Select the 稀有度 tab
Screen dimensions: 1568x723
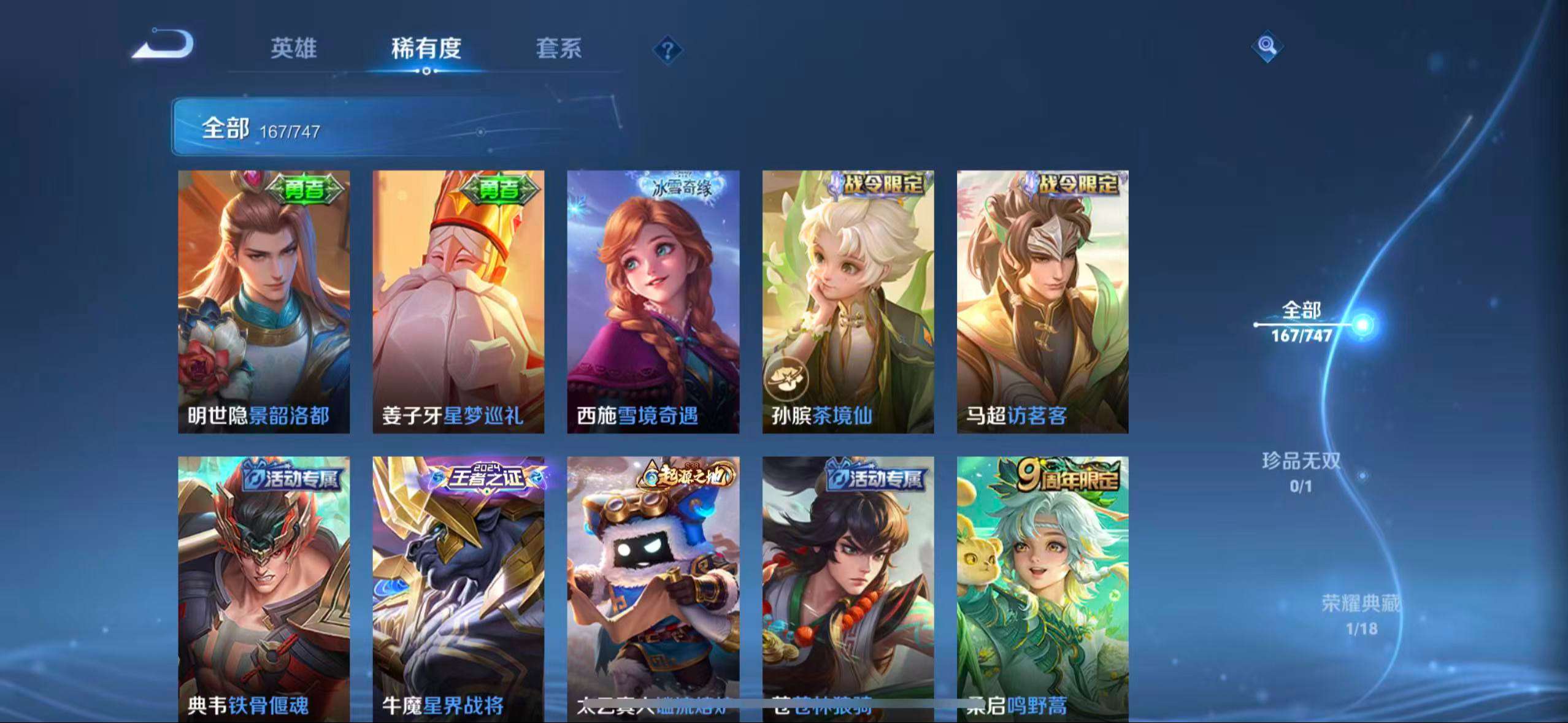coord(426,49)
